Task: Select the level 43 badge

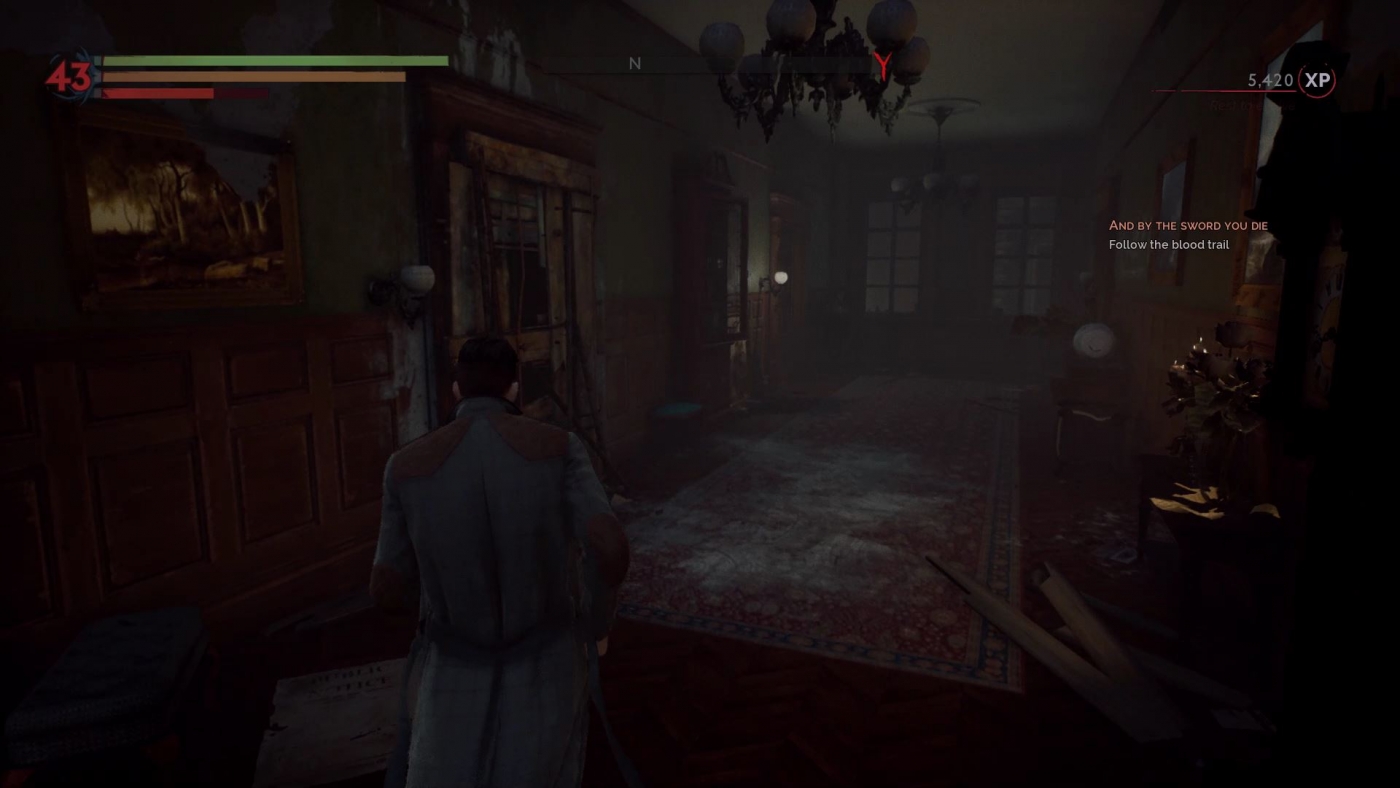Action: pyautogui.click(x=66, y=74)
